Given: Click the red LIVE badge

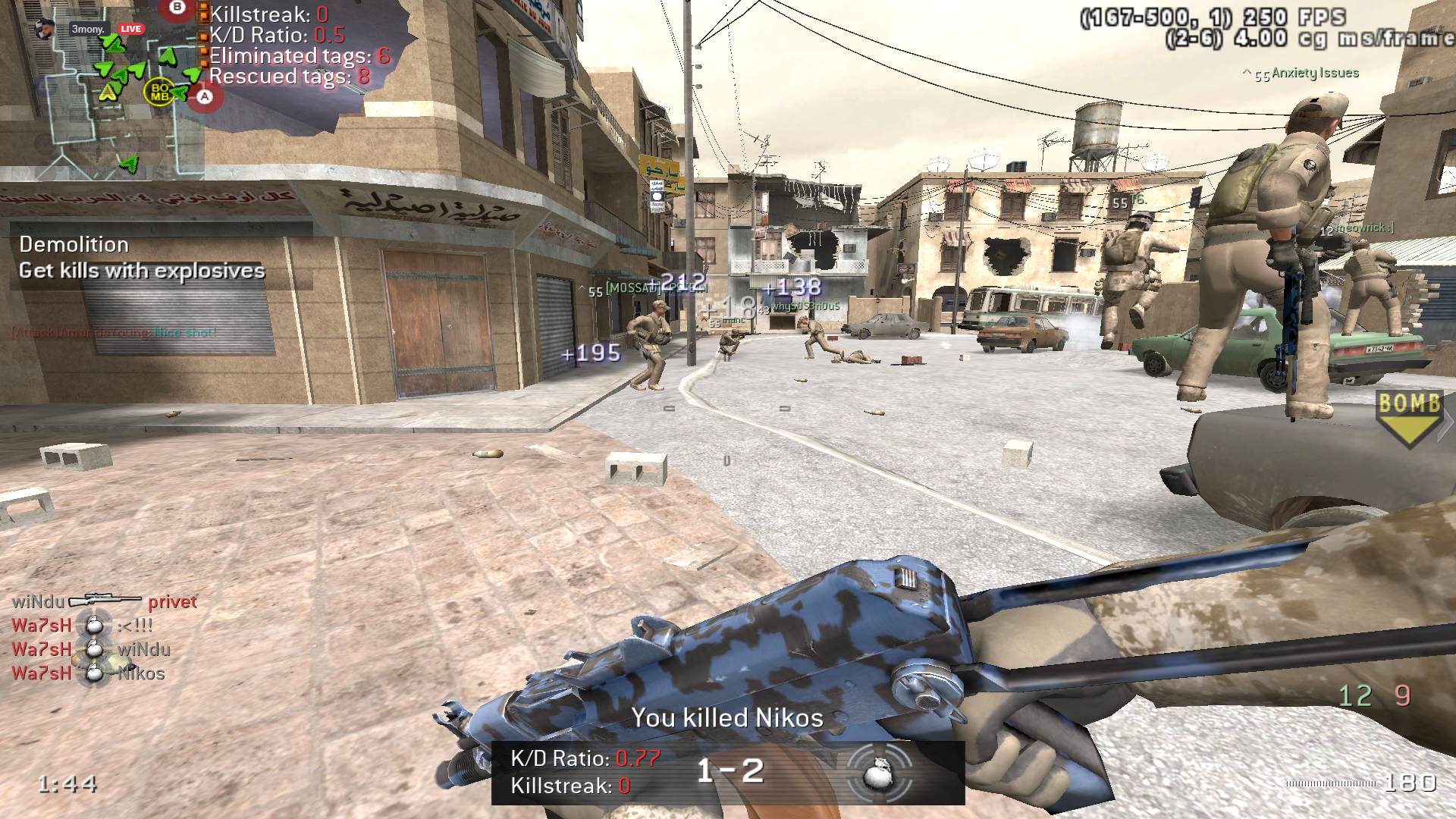Looking at the screenshot, I should tap(130, 29).
